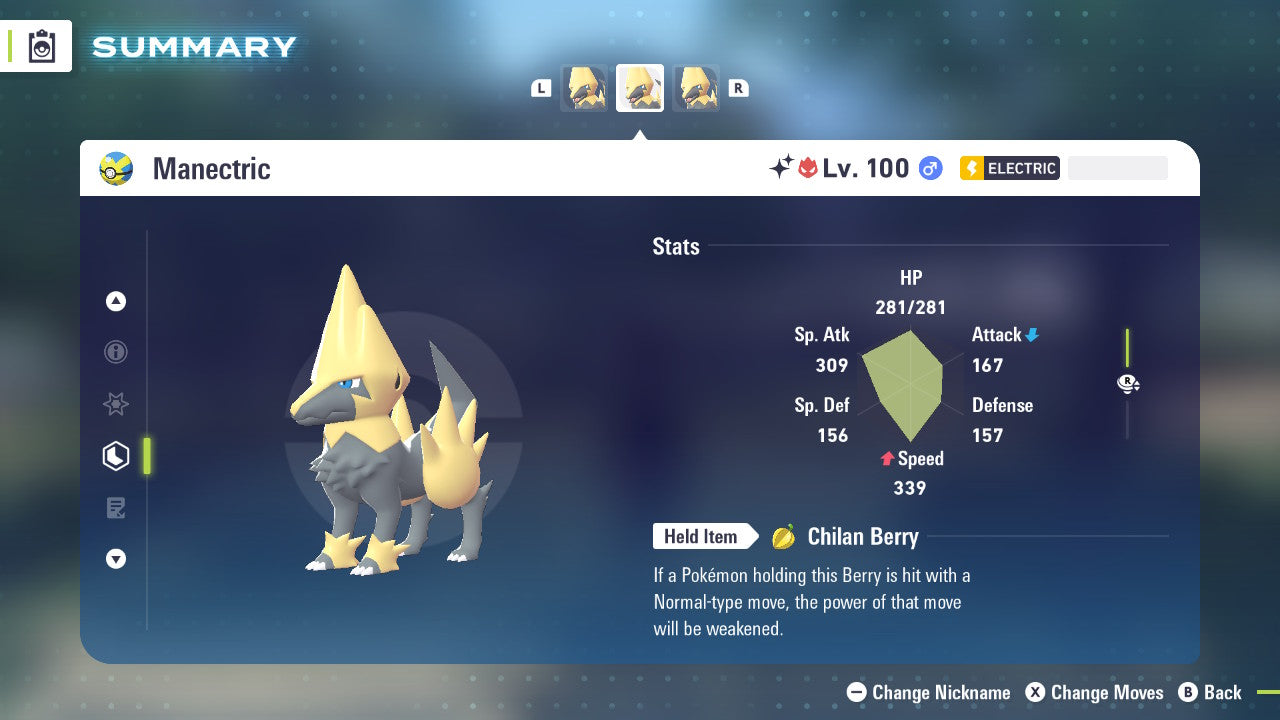The width and height of the screenshot is (1280, 720).
Task: Click the L button indicator above the party thumbnails
Action: click(x=541, y=87)
